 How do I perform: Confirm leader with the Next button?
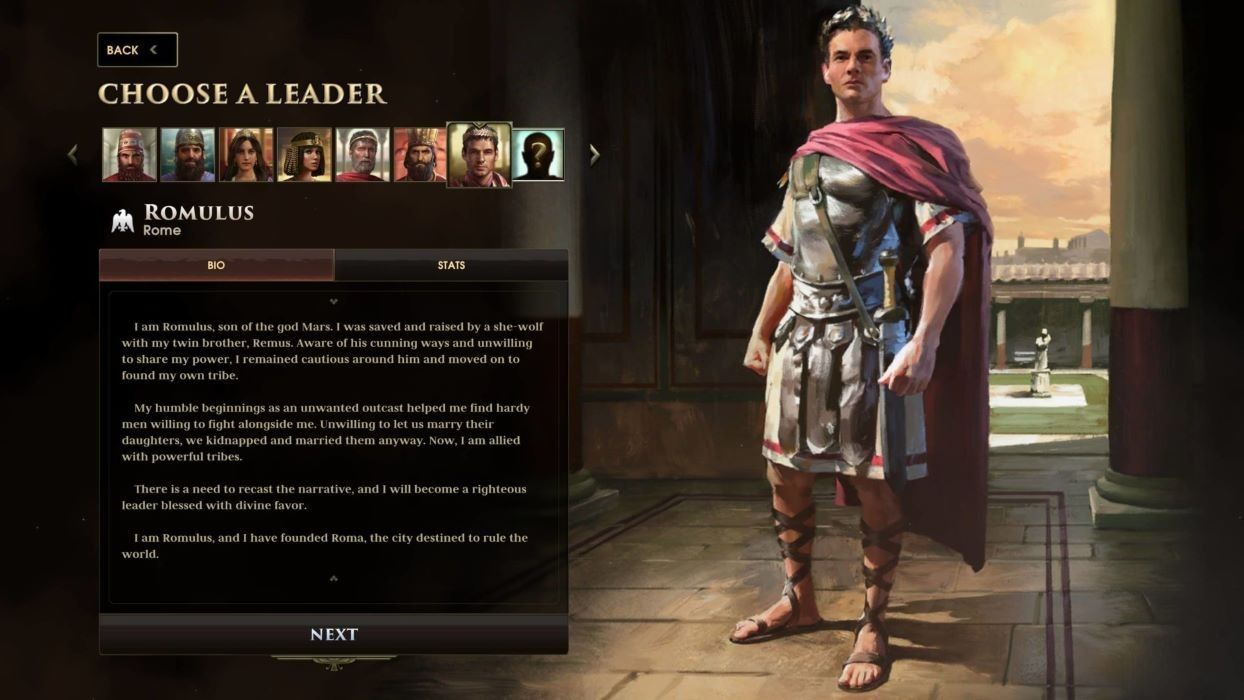coord(333,634)
